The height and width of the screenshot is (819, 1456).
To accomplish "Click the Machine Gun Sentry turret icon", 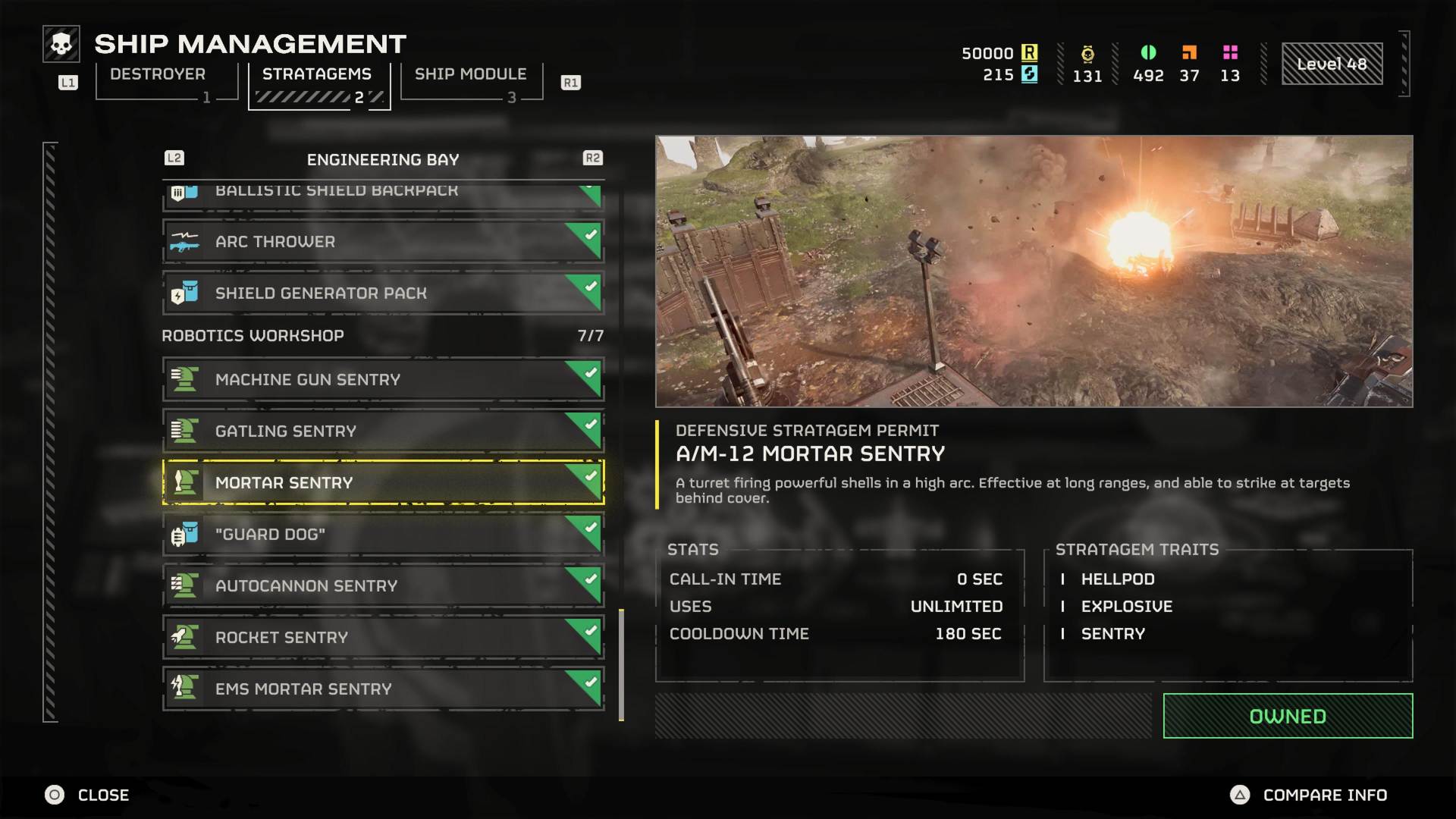I will point(184,379).
